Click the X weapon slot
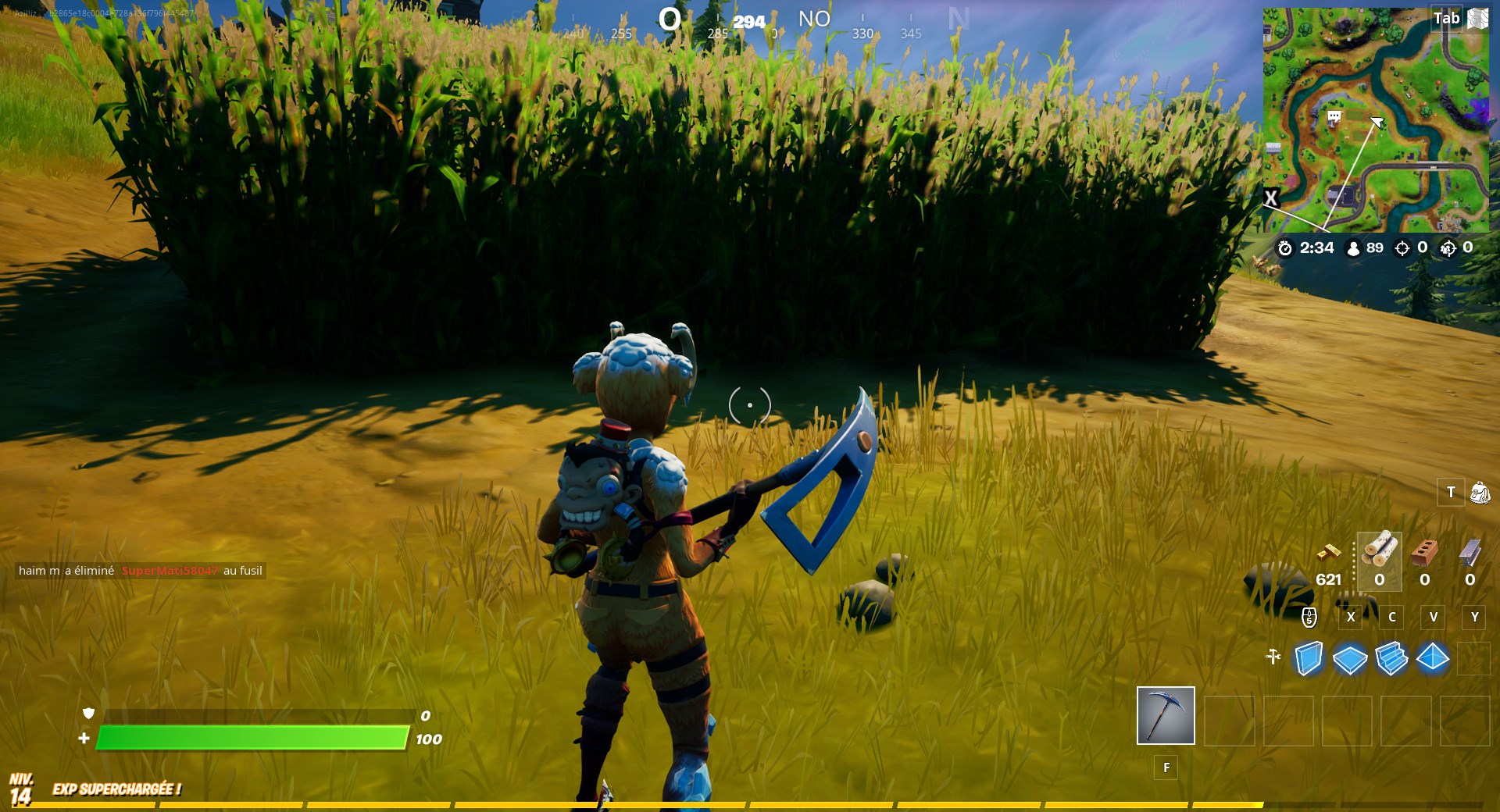 pos(1351,617)
